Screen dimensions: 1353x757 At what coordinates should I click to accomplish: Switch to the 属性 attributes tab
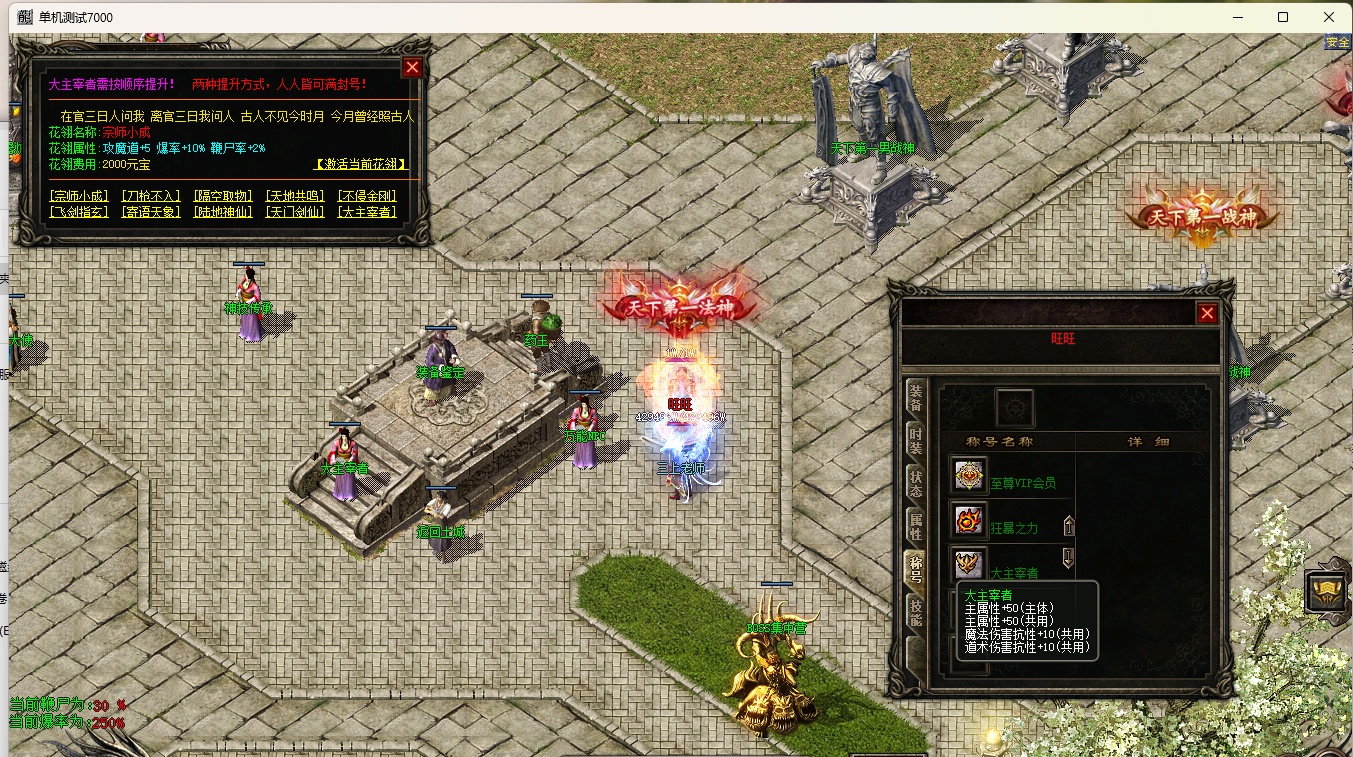tap(915, 526)
